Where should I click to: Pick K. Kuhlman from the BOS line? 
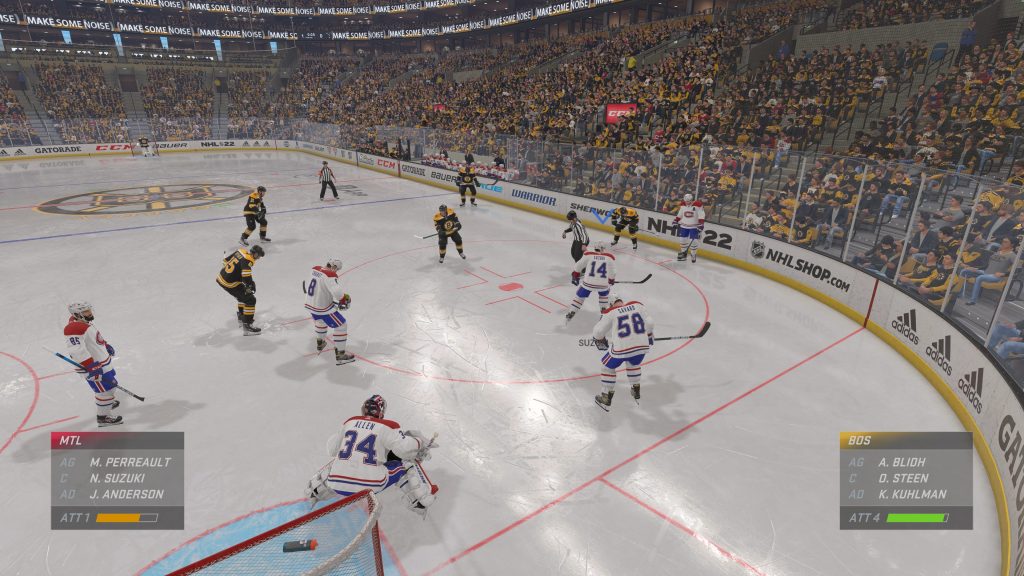click(x=913, y=494)
